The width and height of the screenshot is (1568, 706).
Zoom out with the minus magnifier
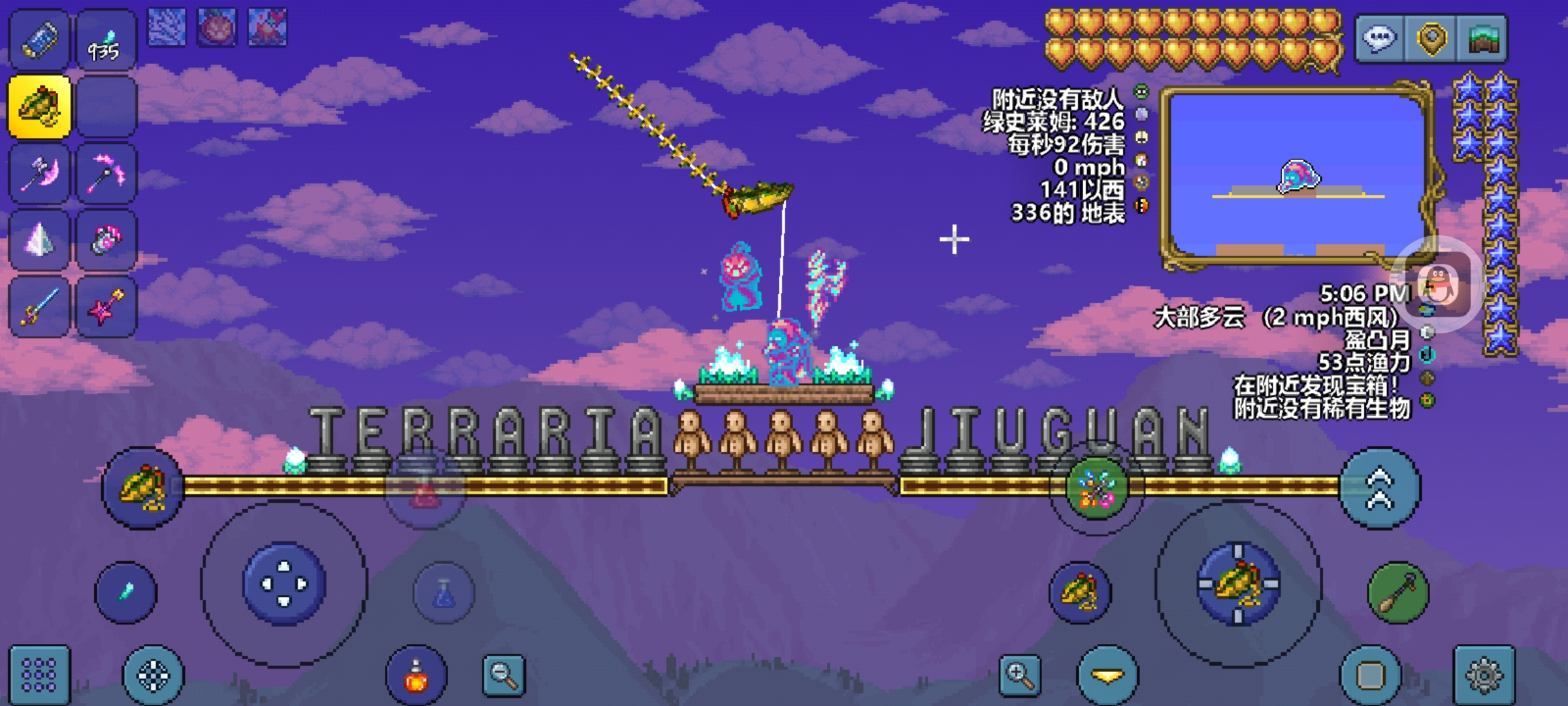coord(504,675)
